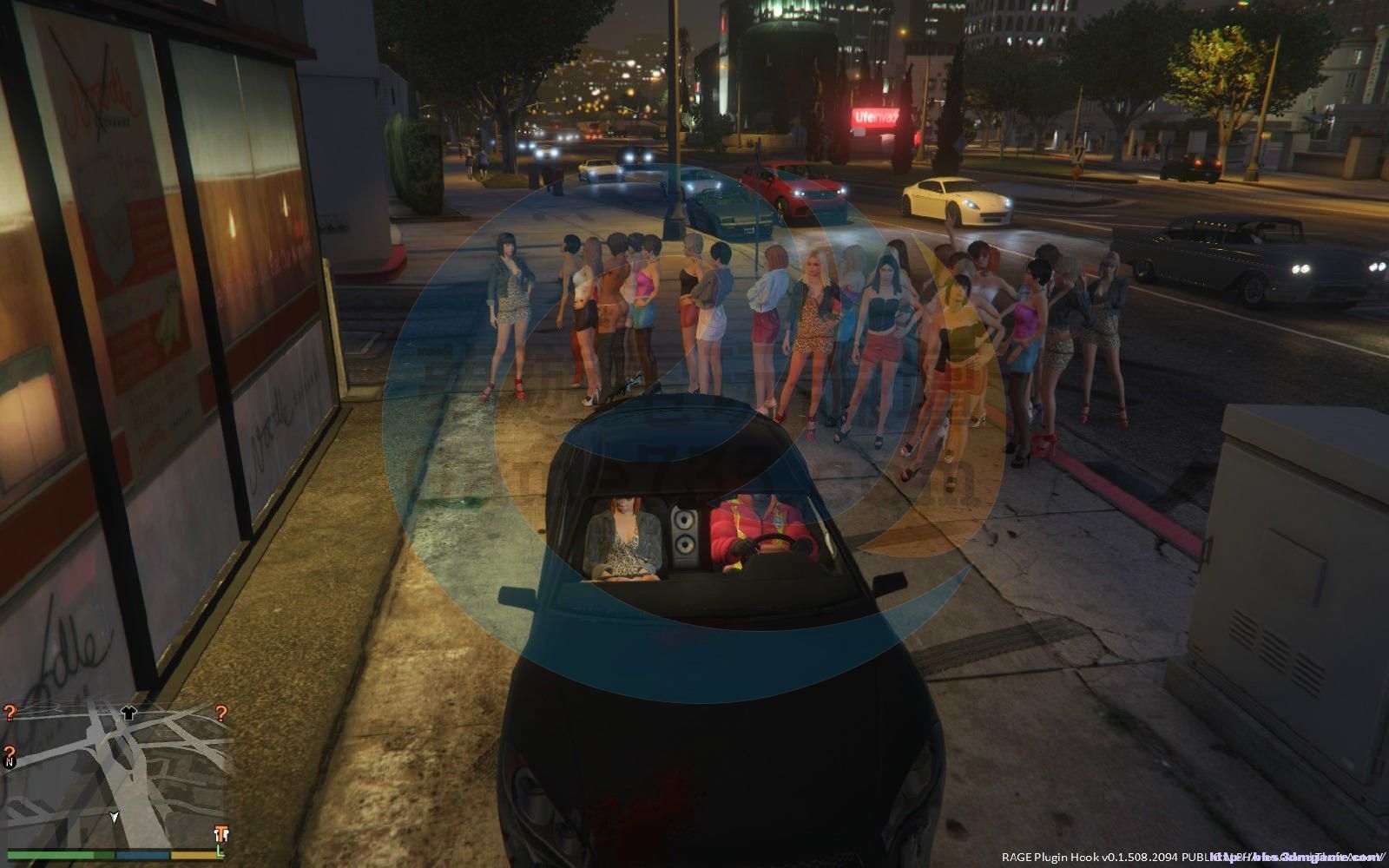The width and height of the screenshot is (1389, 868).
Task: Select the white player arrow on minimap
Action: point(114,817)
